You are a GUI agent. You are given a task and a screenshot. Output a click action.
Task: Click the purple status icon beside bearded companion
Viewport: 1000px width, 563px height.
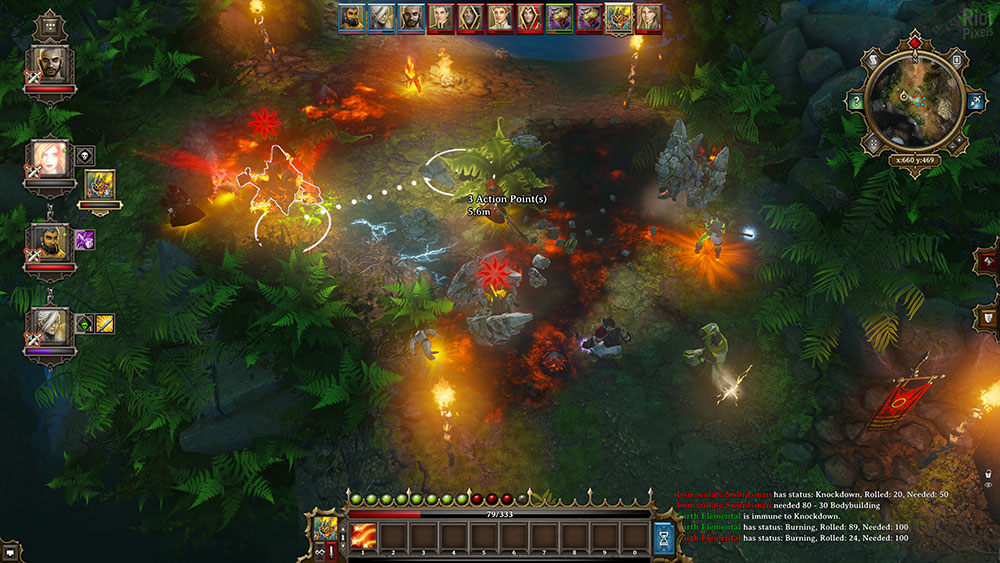tap(85, 240)
